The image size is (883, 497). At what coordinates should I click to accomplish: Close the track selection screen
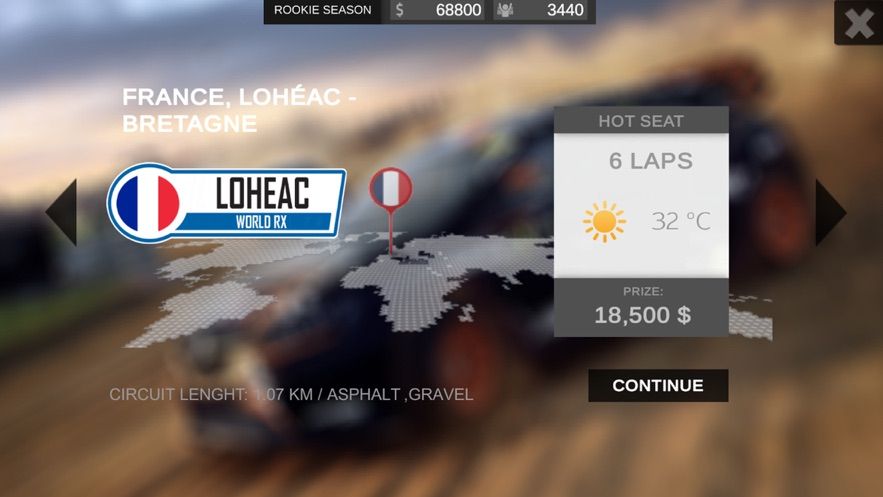pos(858,23)
